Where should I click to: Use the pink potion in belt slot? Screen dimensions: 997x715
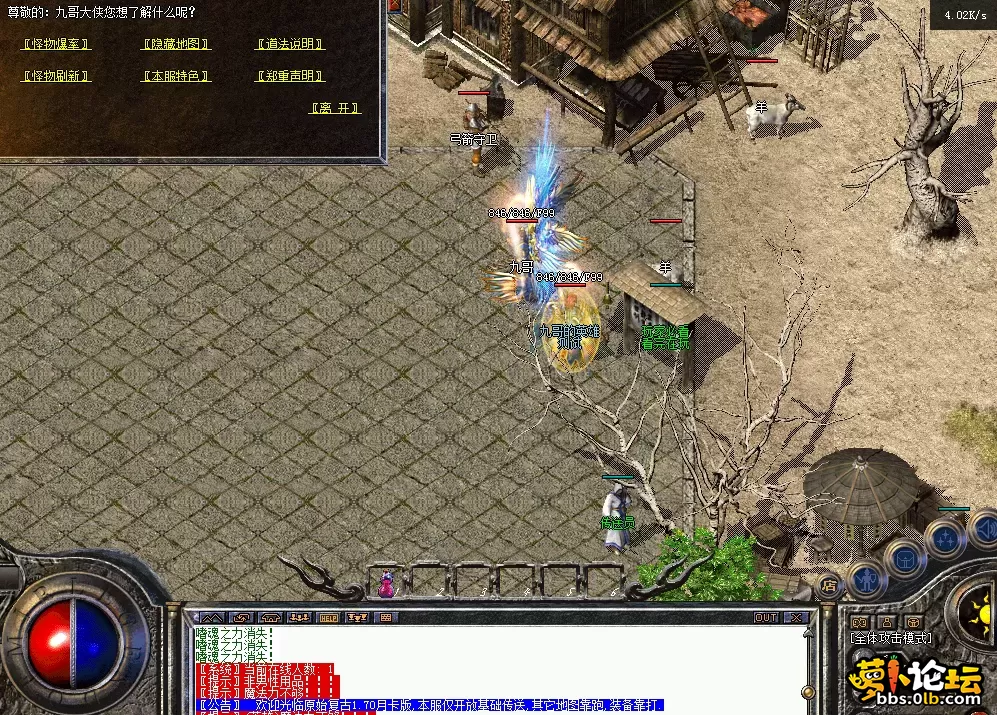pos(385,583)
